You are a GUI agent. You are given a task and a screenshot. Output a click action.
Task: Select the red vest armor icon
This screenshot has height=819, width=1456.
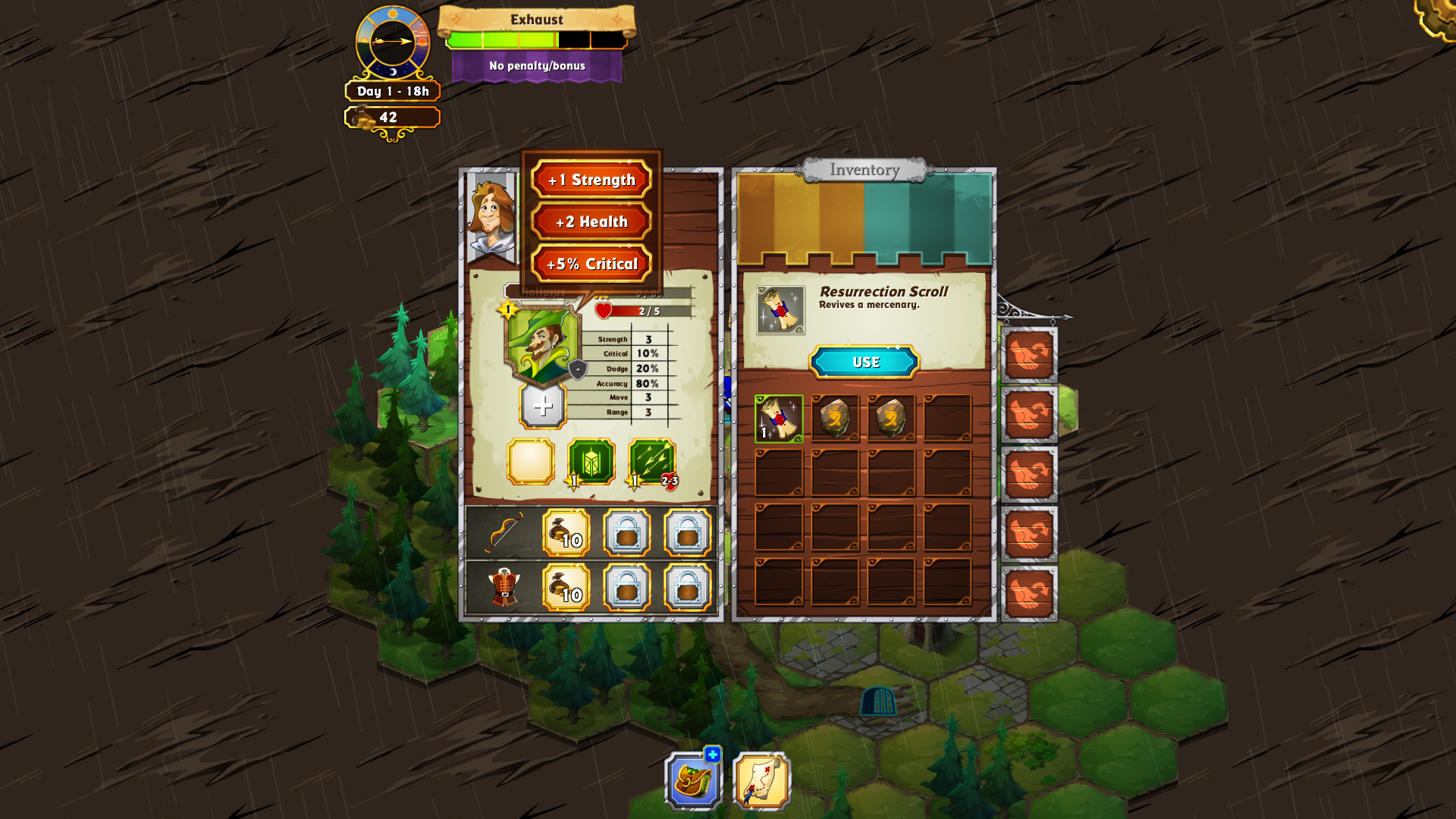point(504,588)
